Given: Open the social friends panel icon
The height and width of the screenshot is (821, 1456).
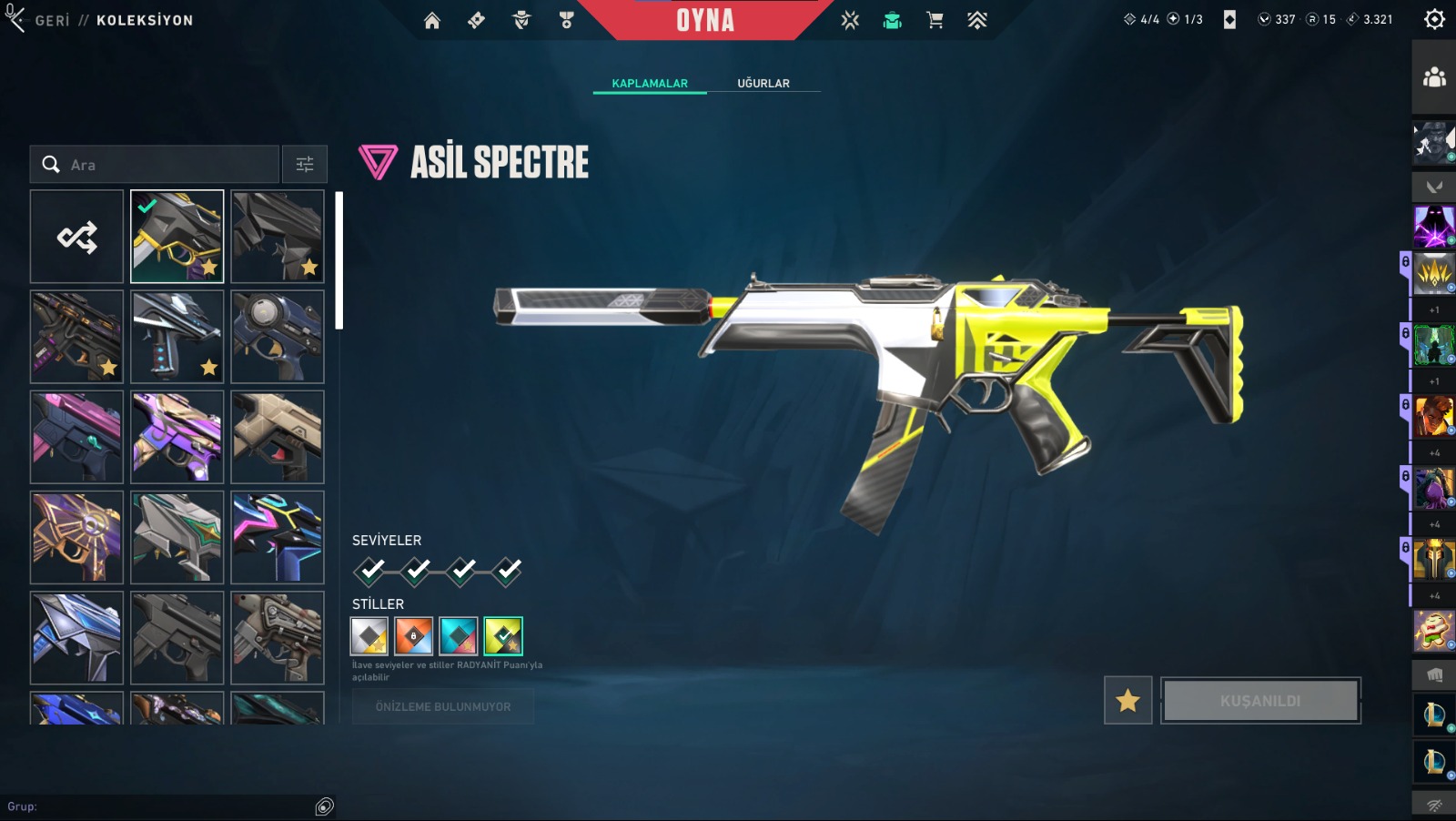Looking at the screenshot, I should [1434, 77].
